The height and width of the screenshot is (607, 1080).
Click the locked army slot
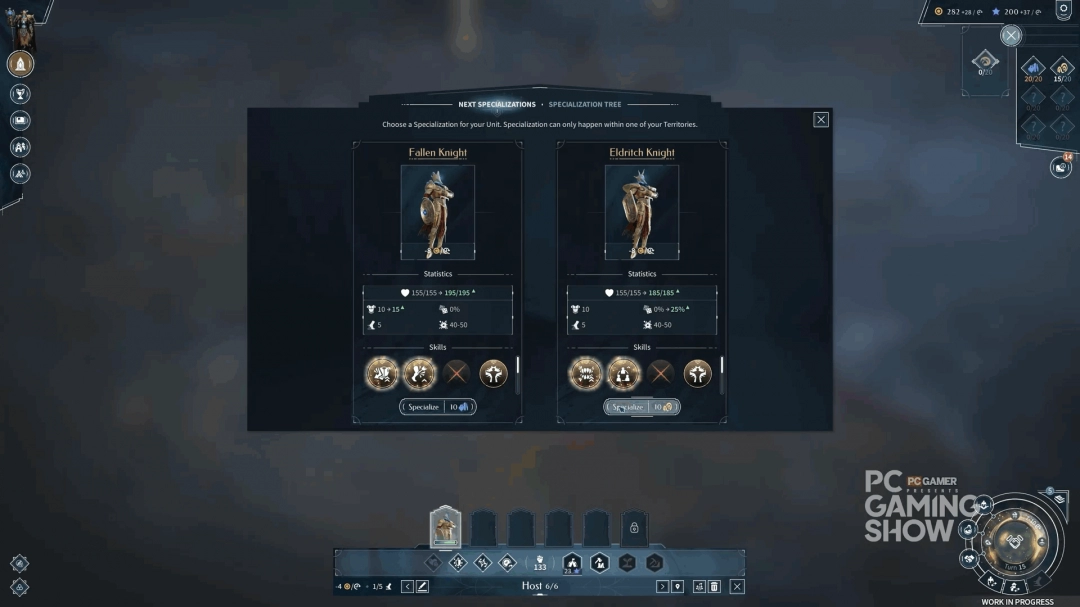[x=633, y=527]
